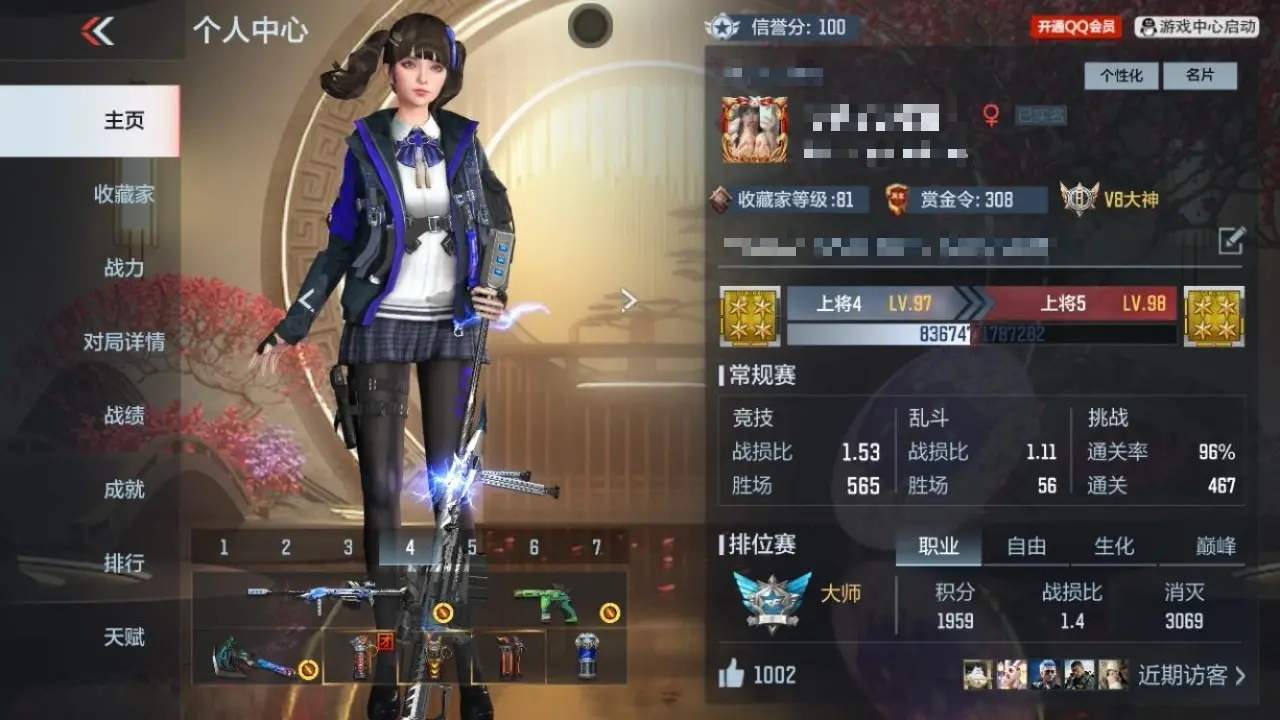Open the 成就 sidebar tab

tap(124, 489)
